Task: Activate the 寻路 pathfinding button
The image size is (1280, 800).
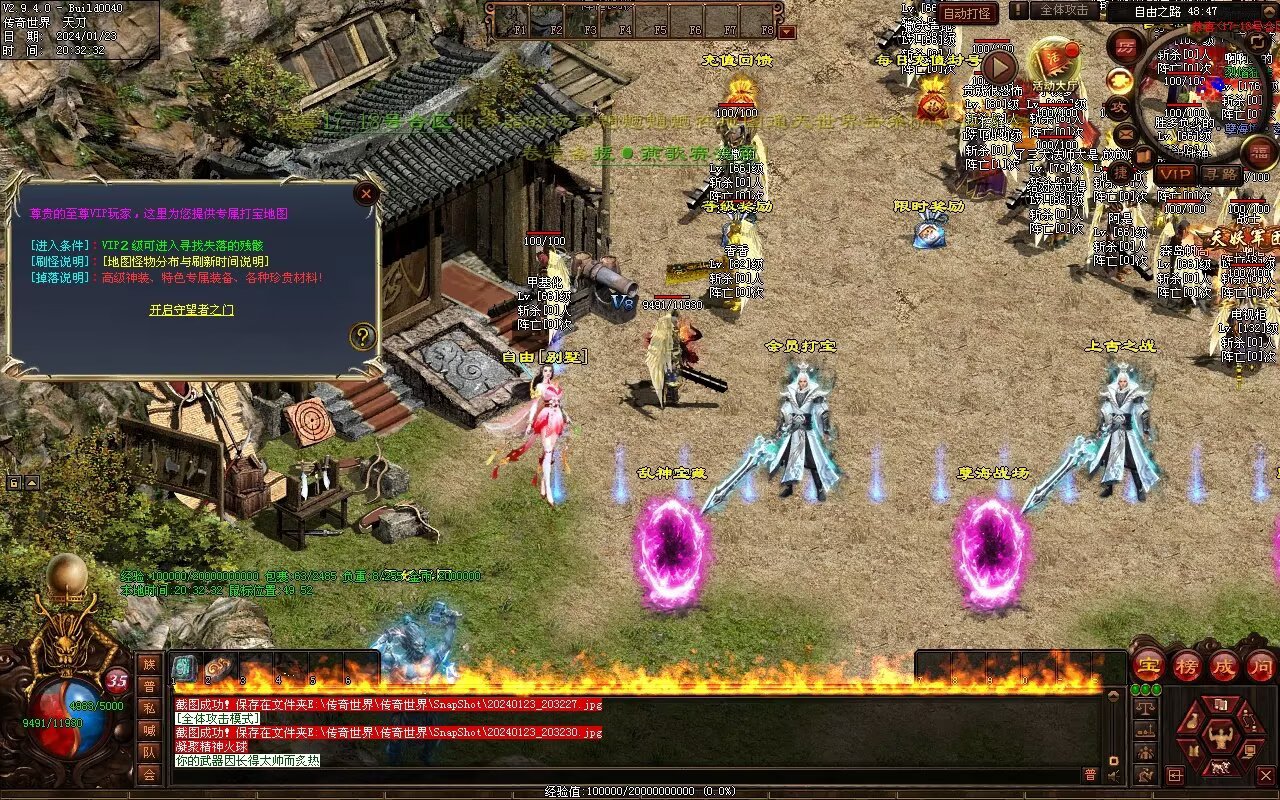Action: 1221,174
